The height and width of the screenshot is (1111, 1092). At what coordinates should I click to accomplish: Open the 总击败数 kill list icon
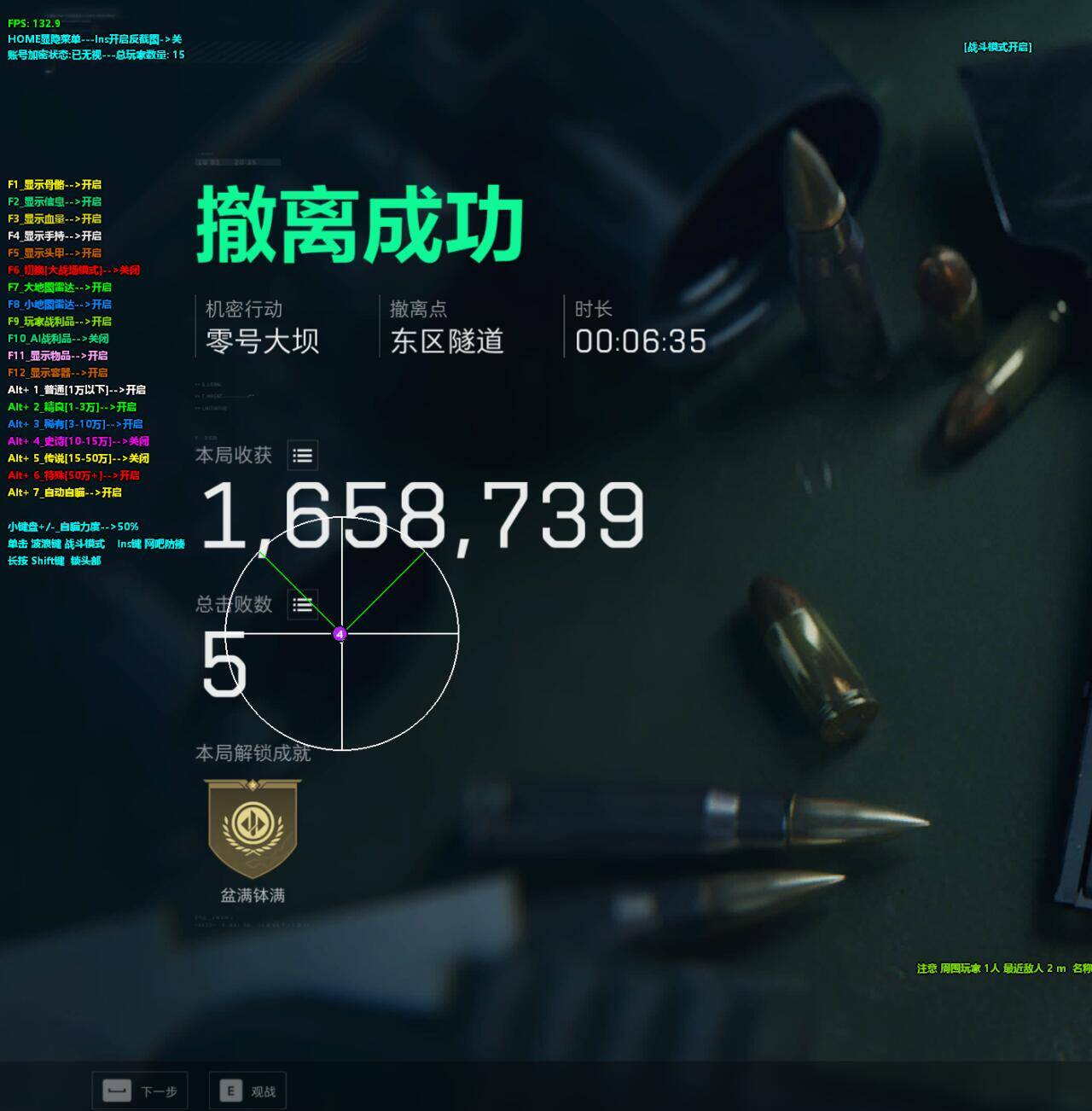pos(300,606)
